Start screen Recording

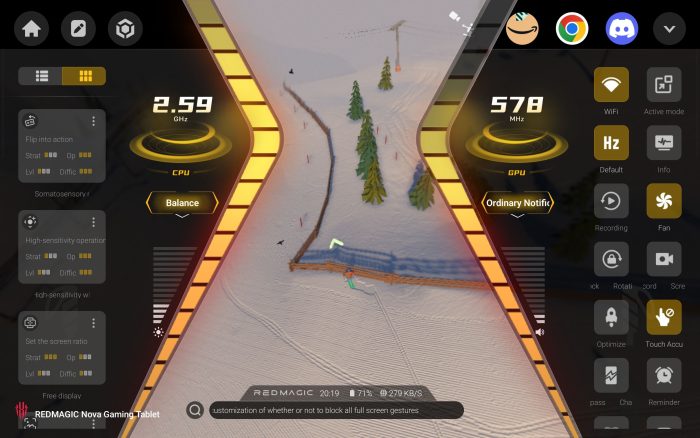click(x=611, y=201)
